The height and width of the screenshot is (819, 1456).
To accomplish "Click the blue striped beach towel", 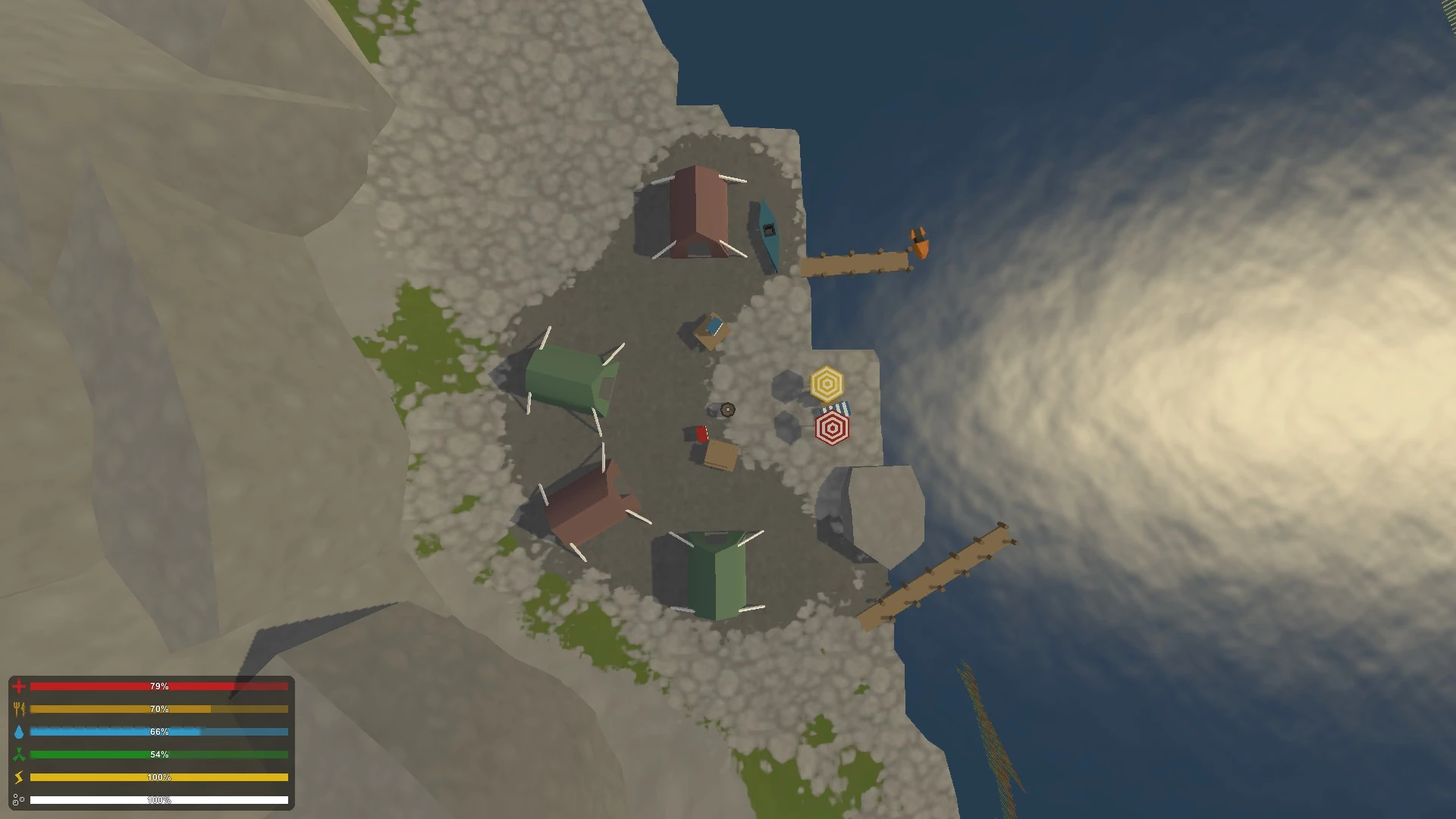I will click(835, 408).
